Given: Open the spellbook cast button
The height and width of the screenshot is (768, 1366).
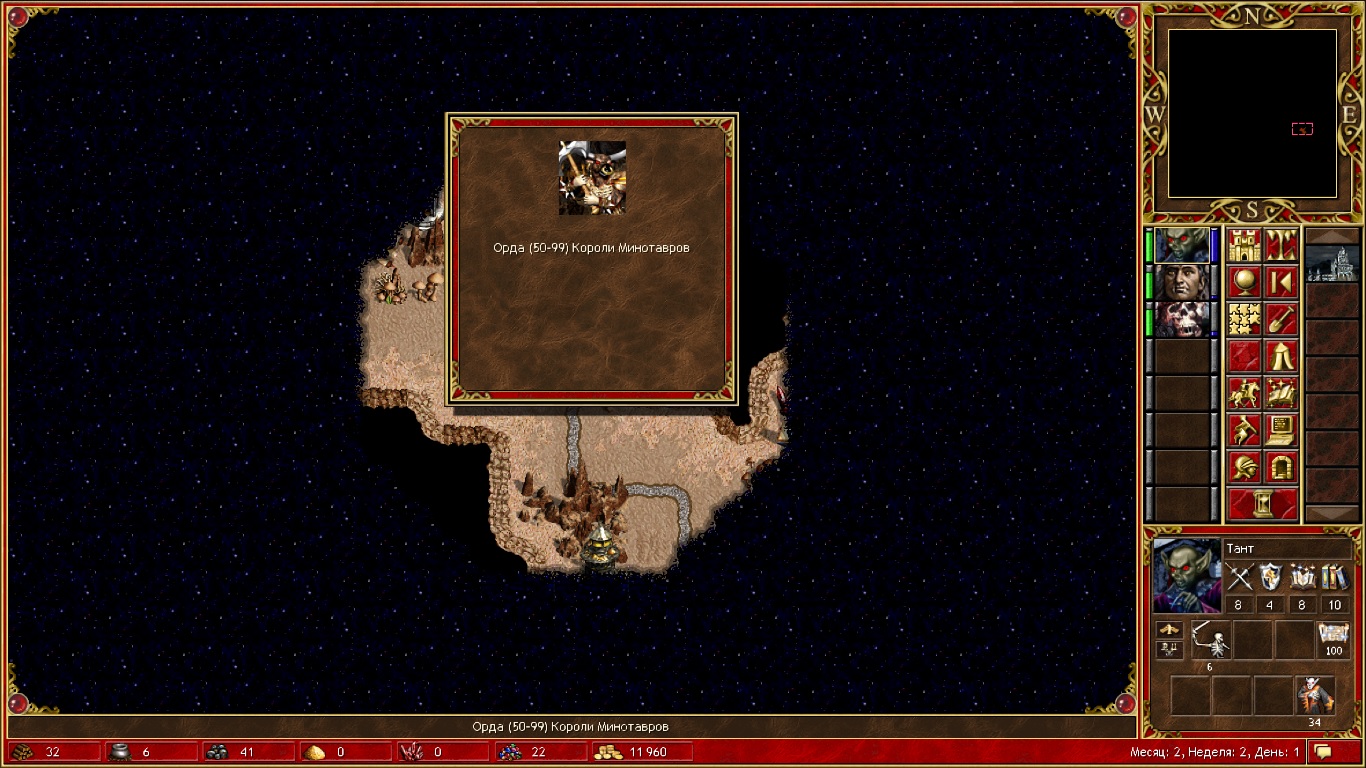Looking at the screenshot, I should [1281, 393].
